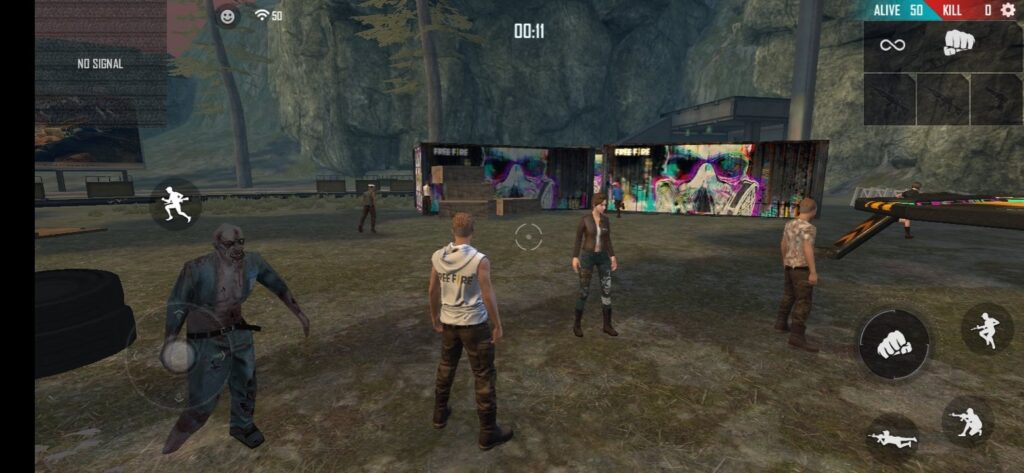This screenshot has height=473, width=1024.
Task: Open the settings gear icon
Action: point(1007,10)
